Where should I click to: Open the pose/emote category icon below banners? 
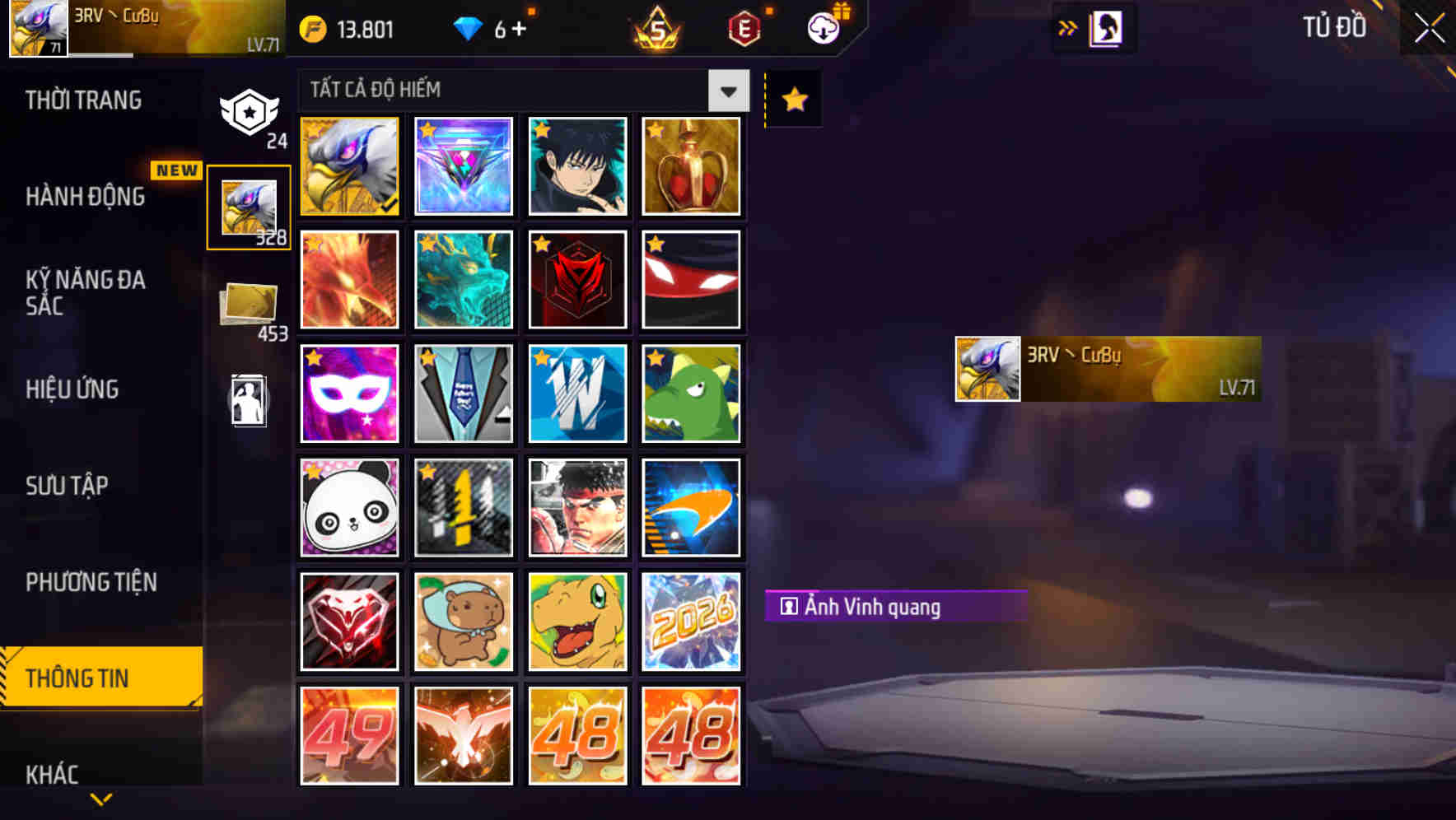coord(250,401)
